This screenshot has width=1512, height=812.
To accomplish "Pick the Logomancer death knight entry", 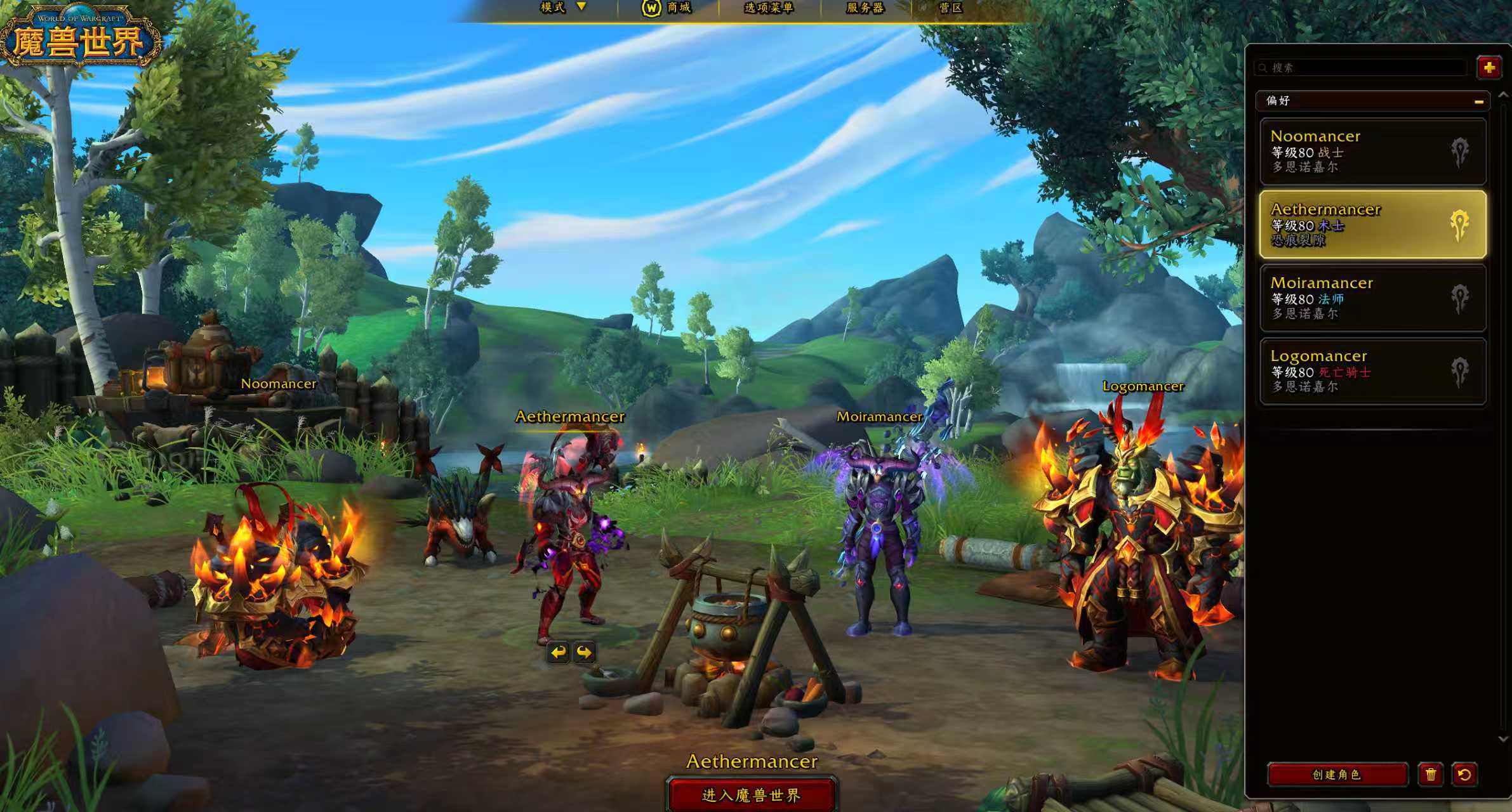I will tap(1372, 371).
